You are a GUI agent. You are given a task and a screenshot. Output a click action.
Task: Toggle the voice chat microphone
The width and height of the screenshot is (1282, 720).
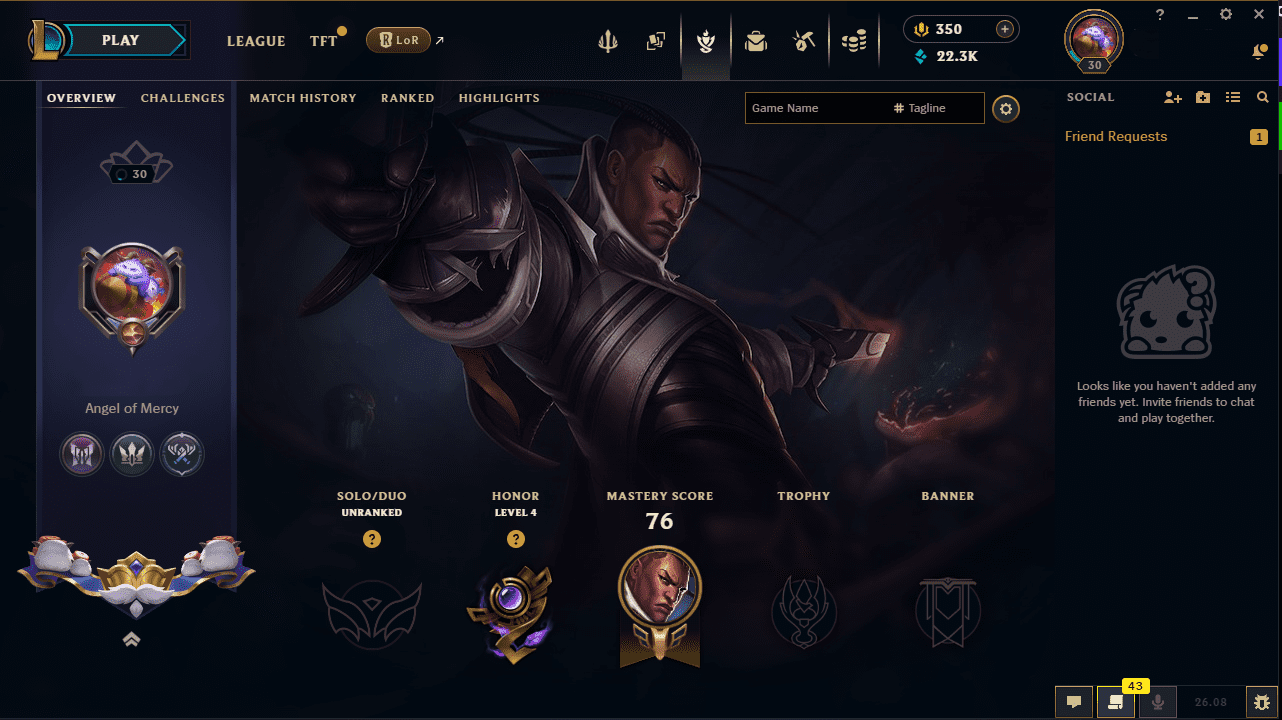(x=1158, y=702)
